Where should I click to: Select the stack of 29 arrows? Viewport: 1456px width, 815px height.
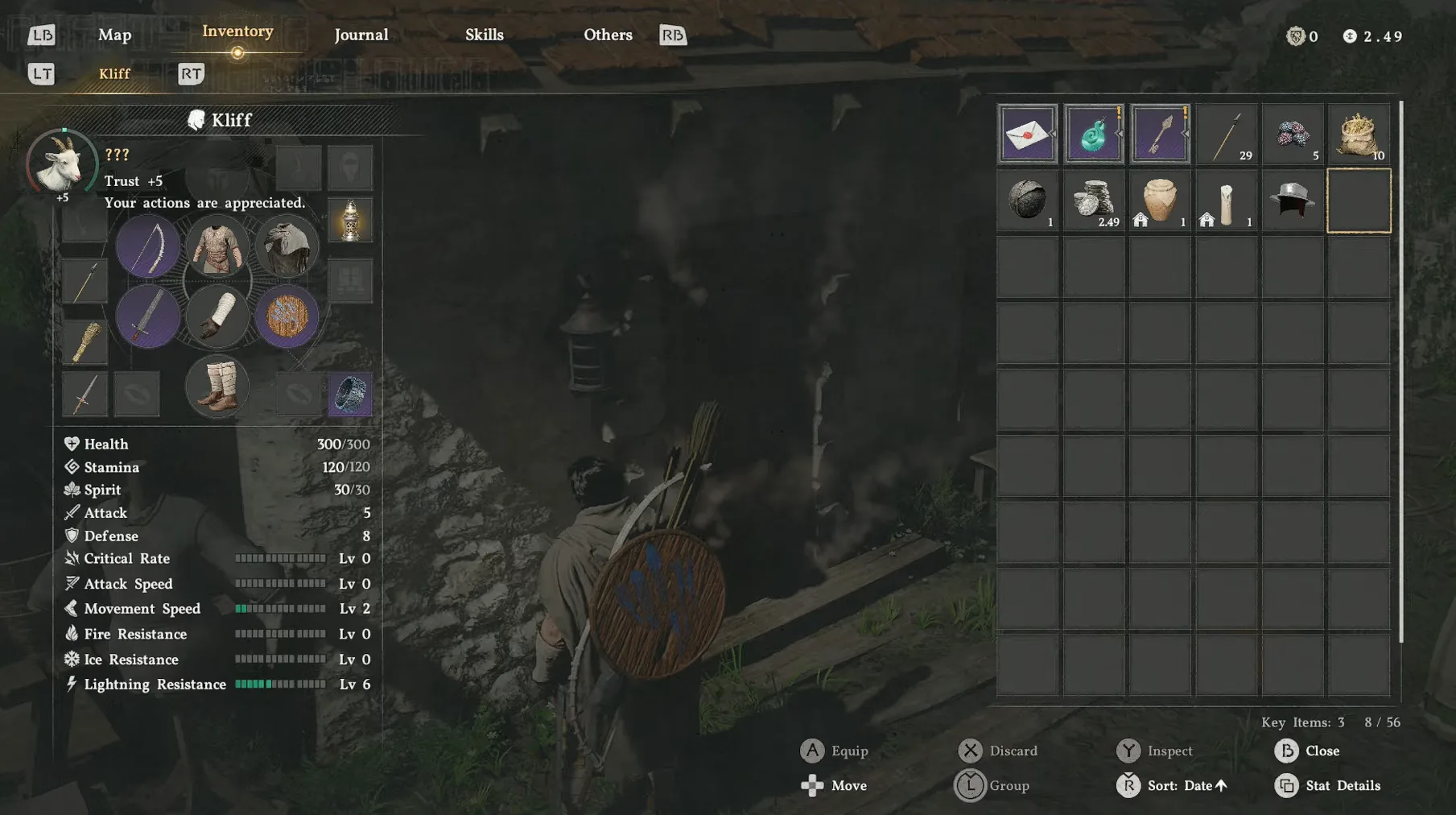1226,134
